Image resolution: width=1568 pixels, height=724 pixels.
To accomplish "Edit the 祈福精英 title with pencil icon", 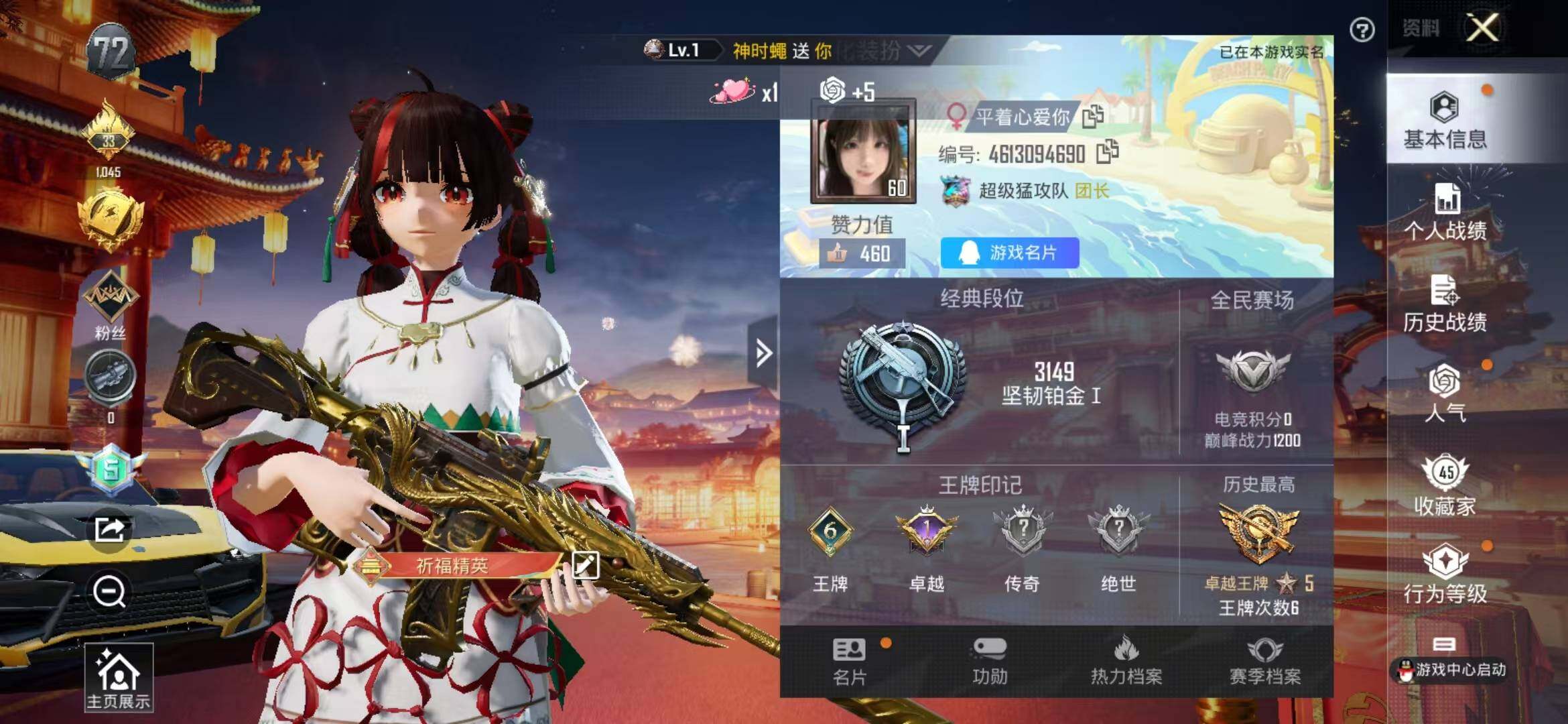I will click(x=585, y=565).
